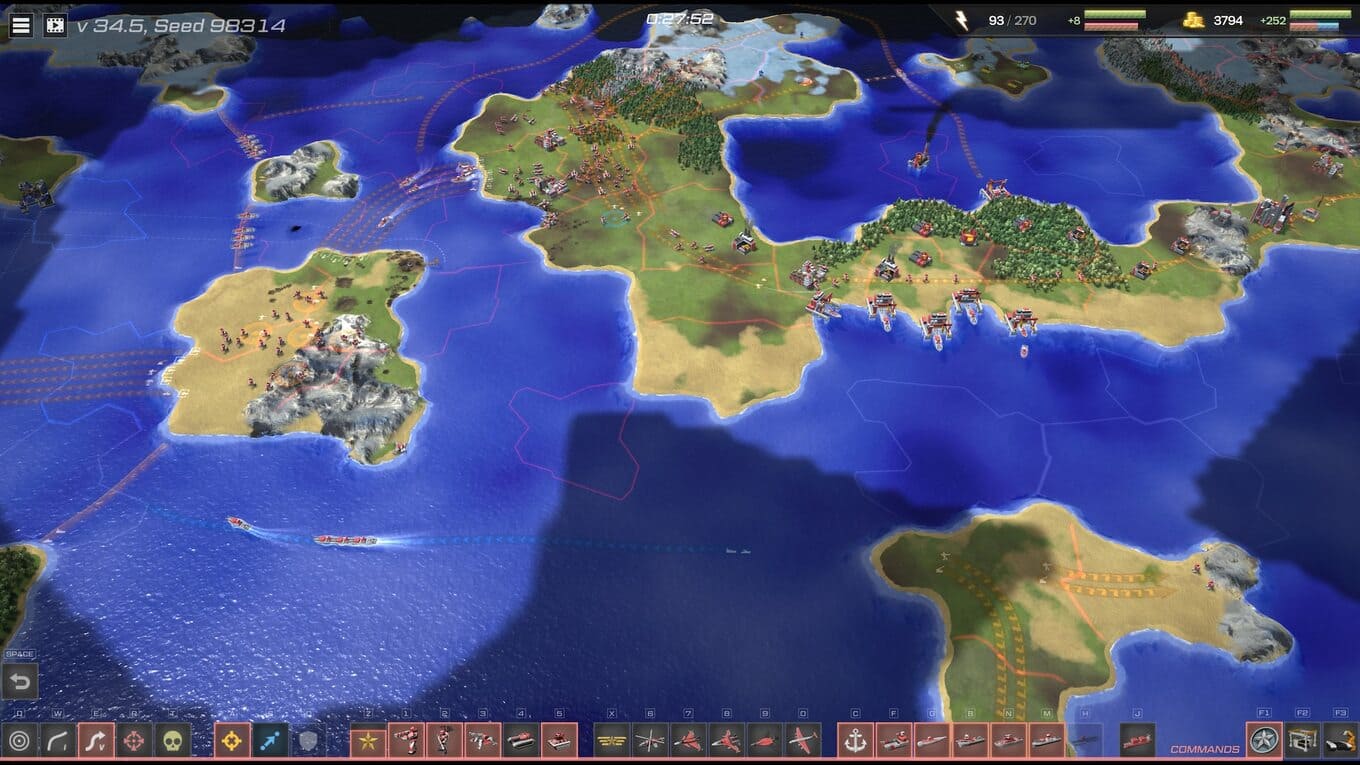This screenshot has width=1360, height=765.
Task: Open the star Commands tab
Action: [1264, 741]
